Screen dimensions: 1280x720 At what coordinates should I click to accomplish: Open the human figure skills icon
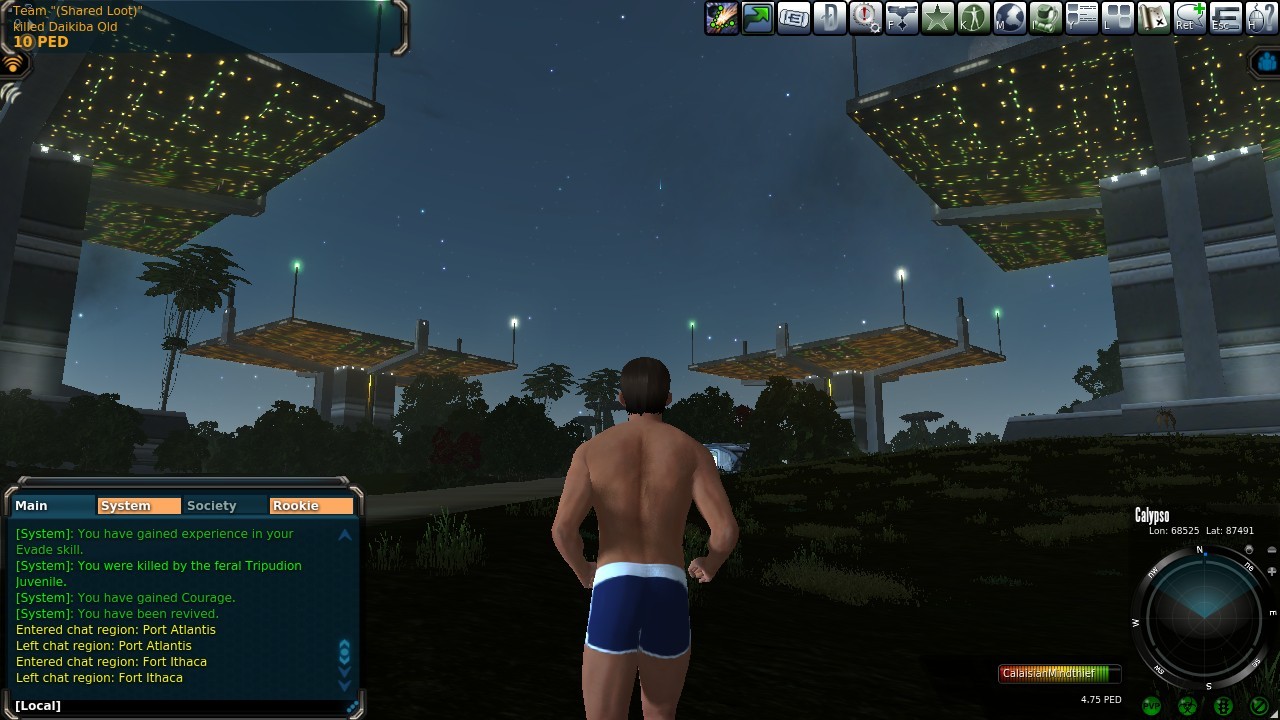click(x=974, y=18)
